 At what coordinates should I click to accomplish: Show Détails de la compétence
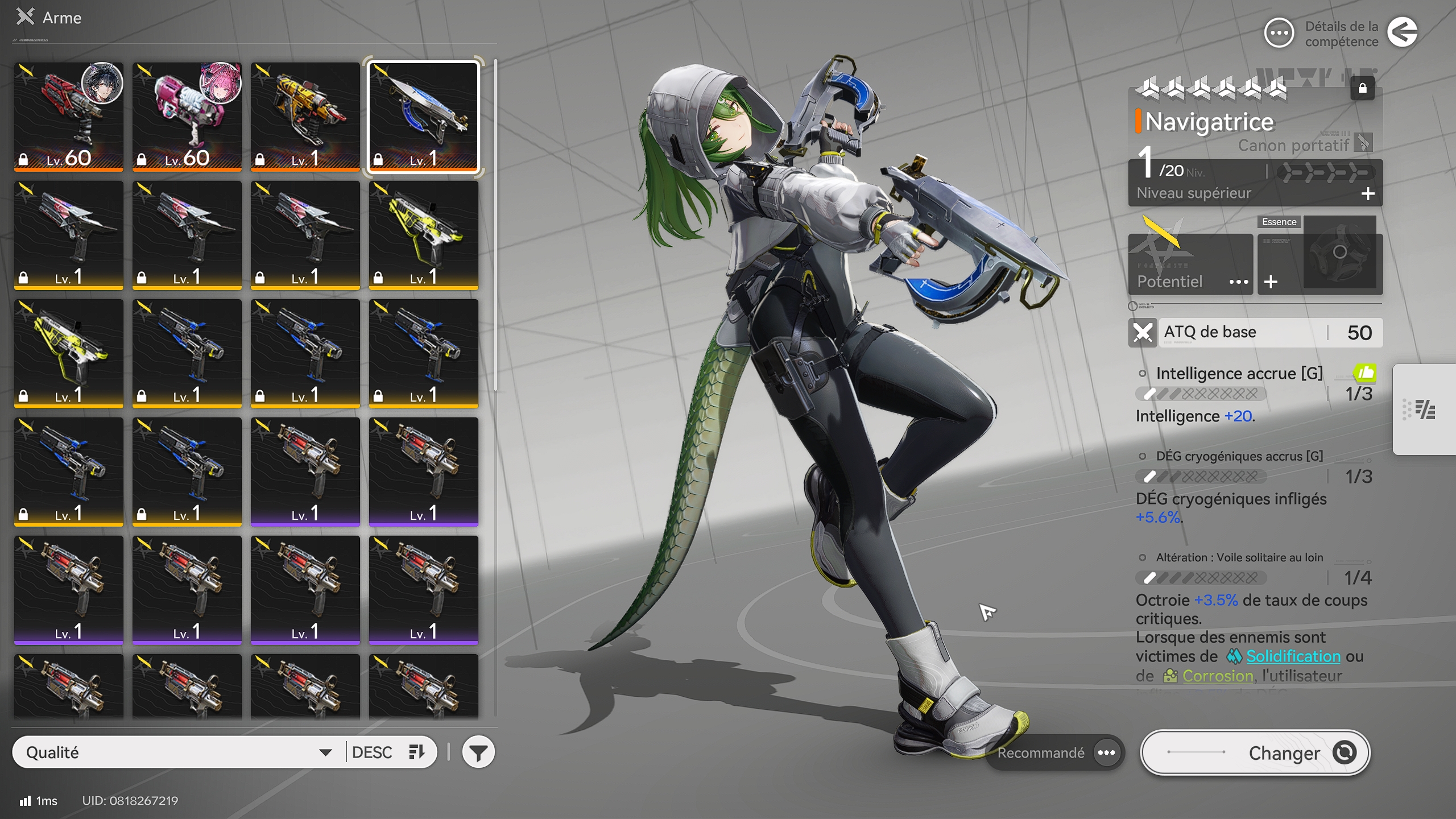click(1280, 34)
